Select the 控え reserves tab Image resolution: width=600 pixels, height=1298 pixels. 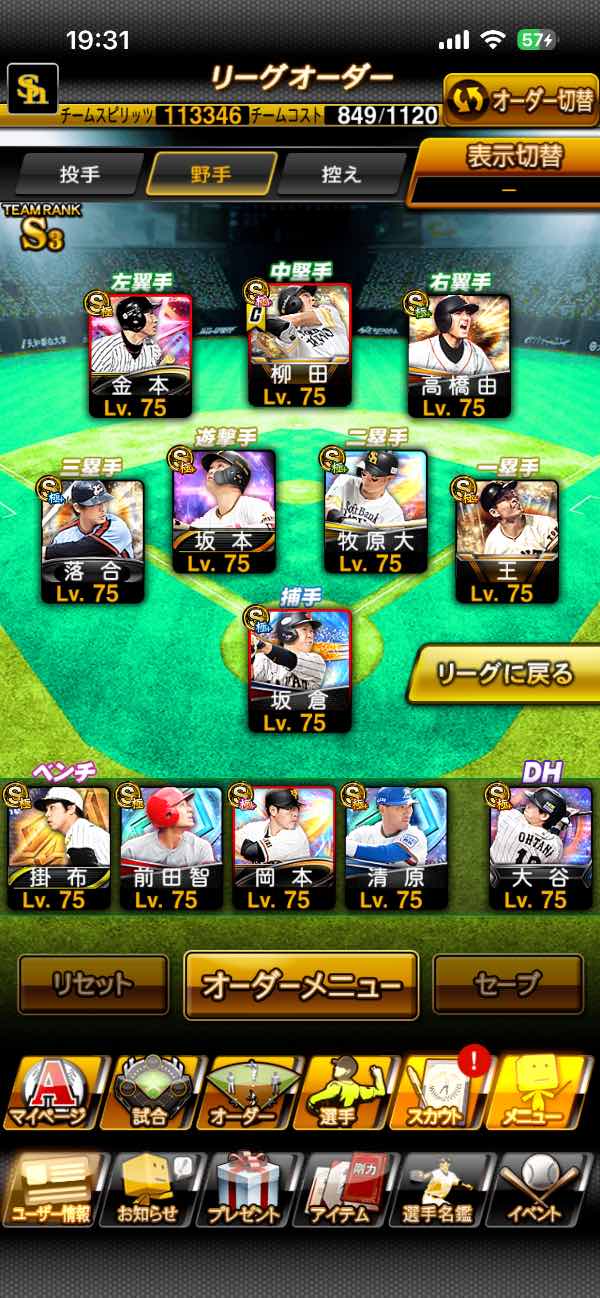(x=342, y=174)
